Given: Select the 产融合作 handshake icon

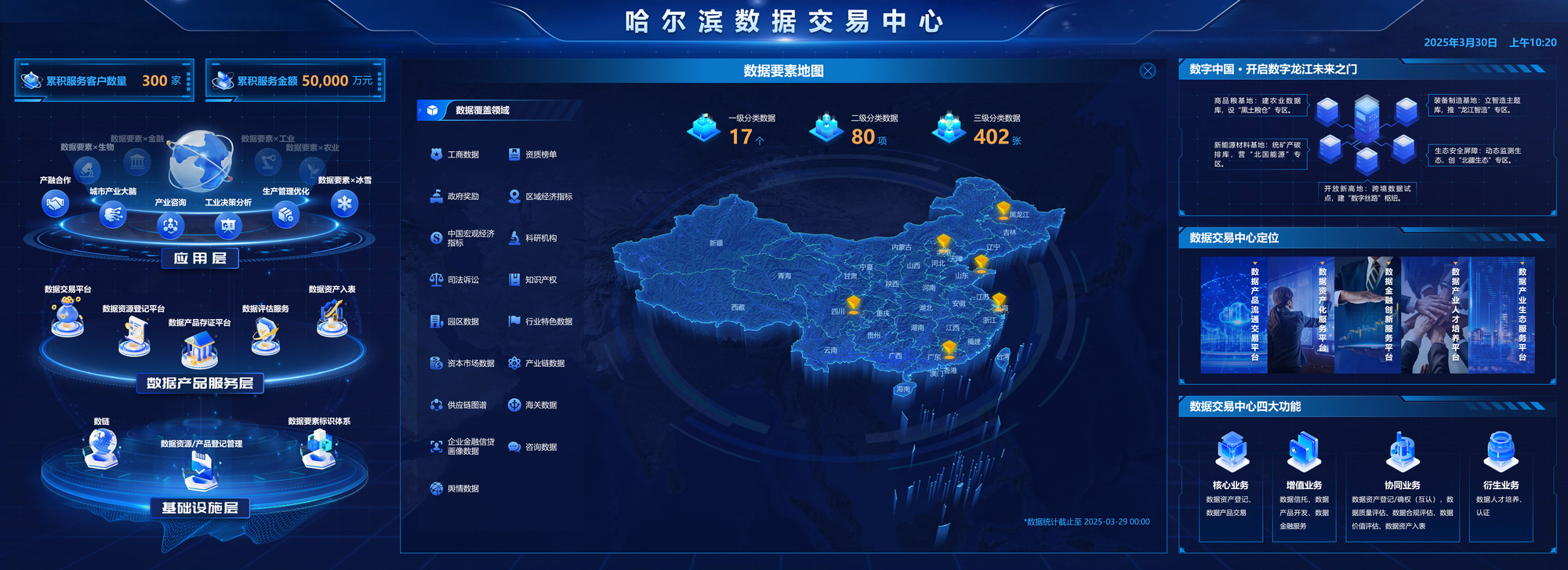Looking at the screenshot, I should pyautogui.click(x=53, y=204).
